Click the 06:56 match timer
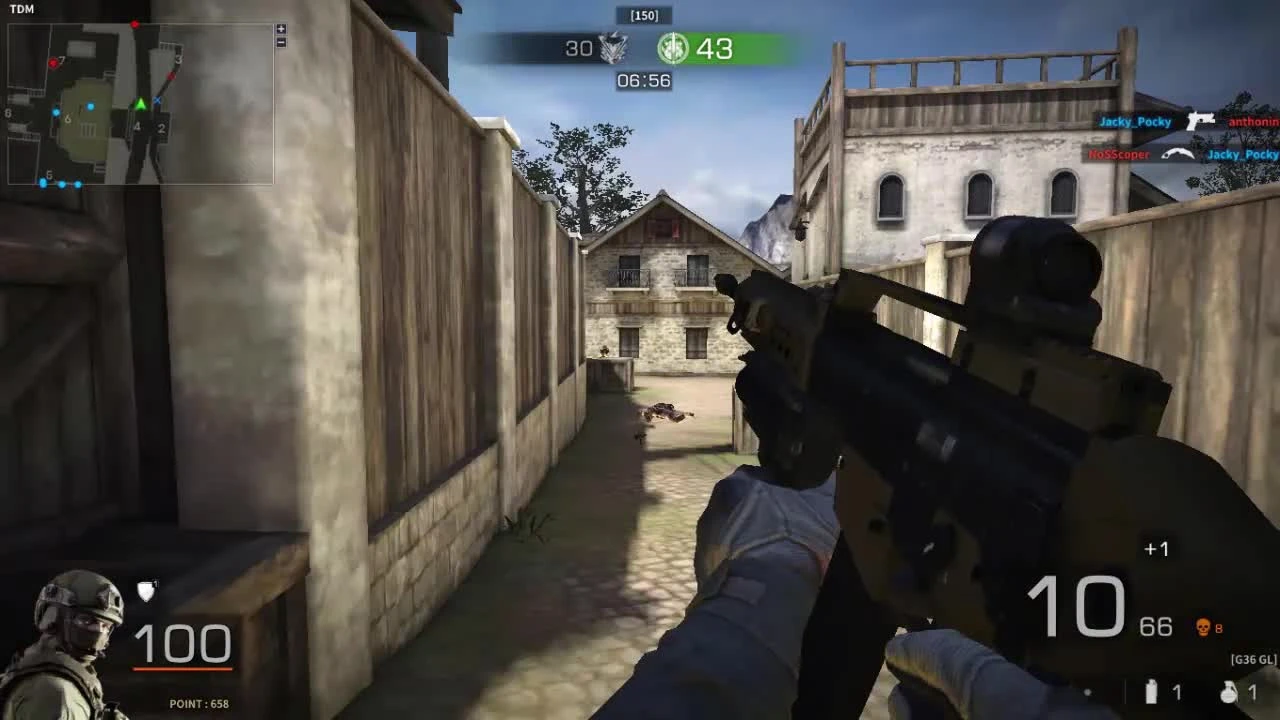Image resolution: width=1280 pixels, height=720 pixels. click(645, 80)
